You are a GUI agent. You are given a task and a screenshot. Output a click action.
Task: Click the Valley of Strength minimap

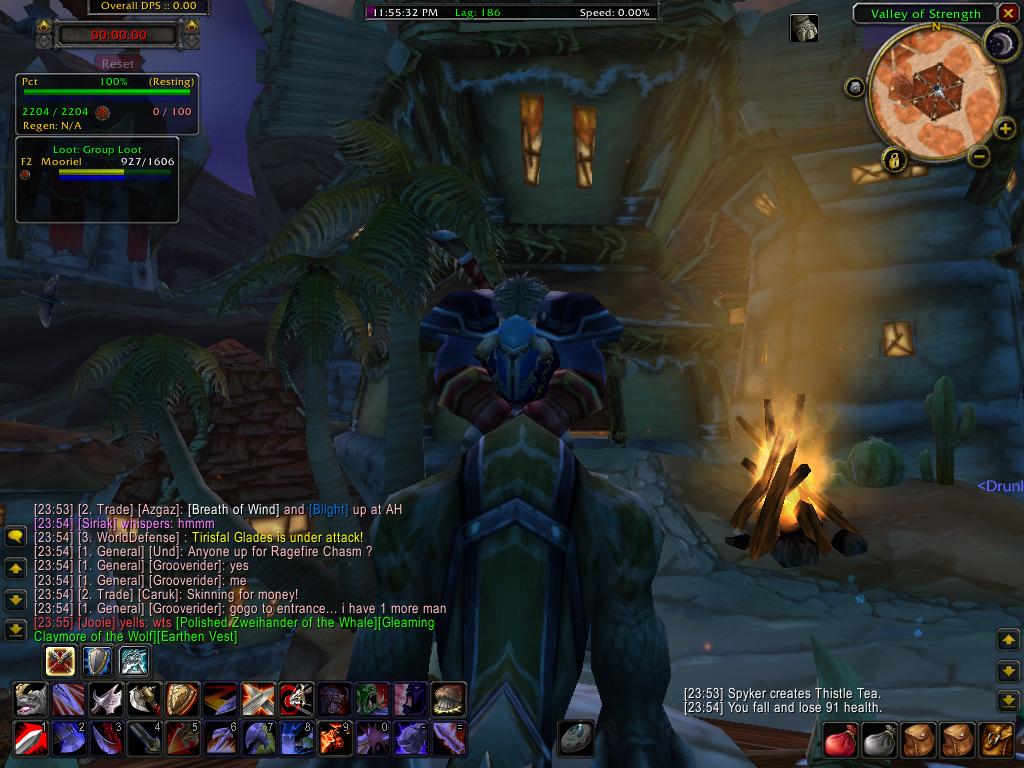pyautogui.click(x=935, y=90)
